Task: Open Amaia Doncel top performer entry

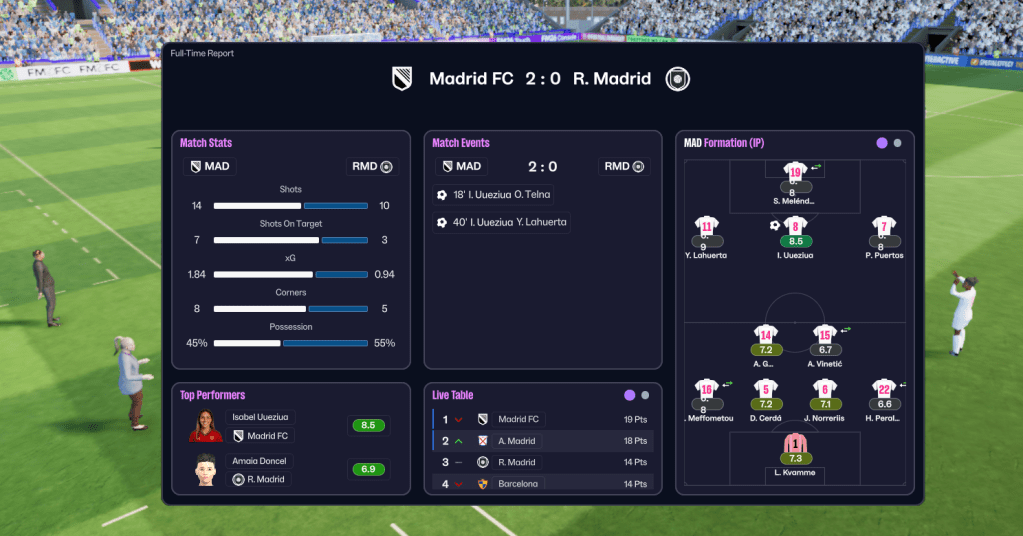Action: pyautogui.click(x=263, y=469)
